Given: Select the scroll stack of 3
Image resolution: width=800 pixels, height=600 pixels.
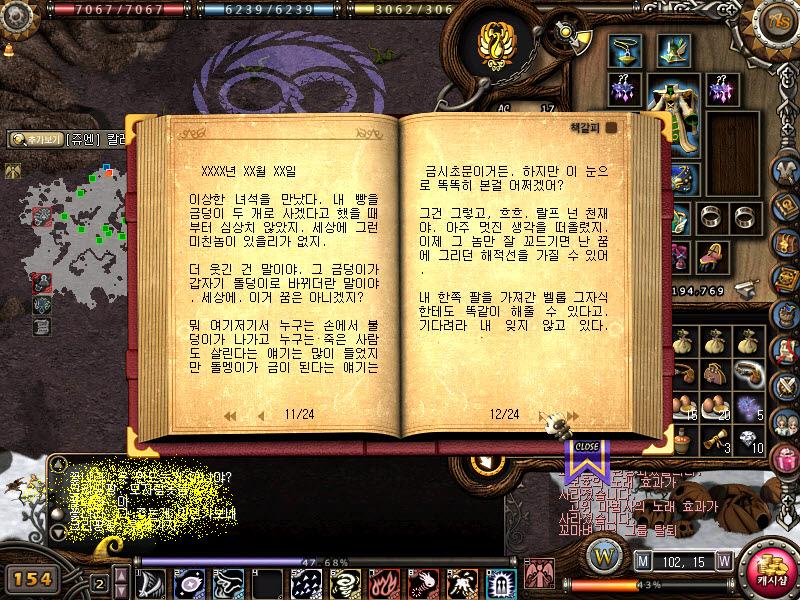Looking at the screenshot, I should [713, 438].
